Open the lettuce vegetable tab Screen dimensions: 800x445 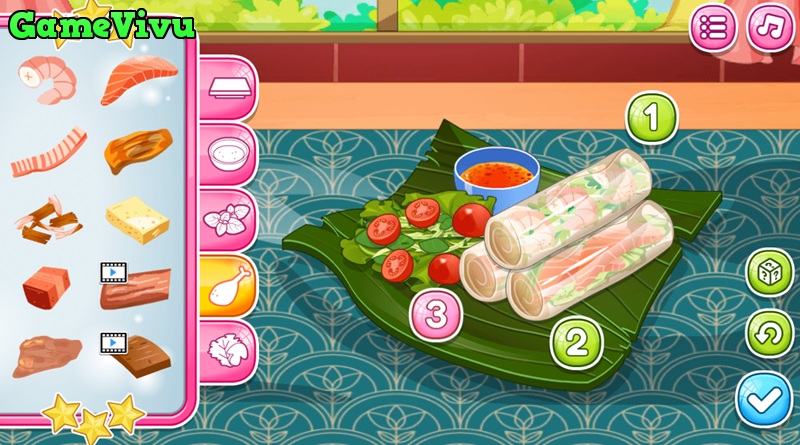226,351
